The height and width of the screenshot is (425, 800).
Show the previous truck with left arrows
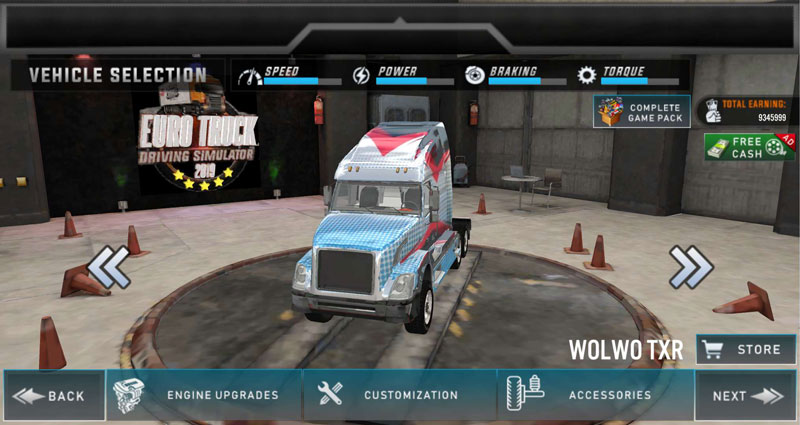pyautogui.click(x=108, y=267)
